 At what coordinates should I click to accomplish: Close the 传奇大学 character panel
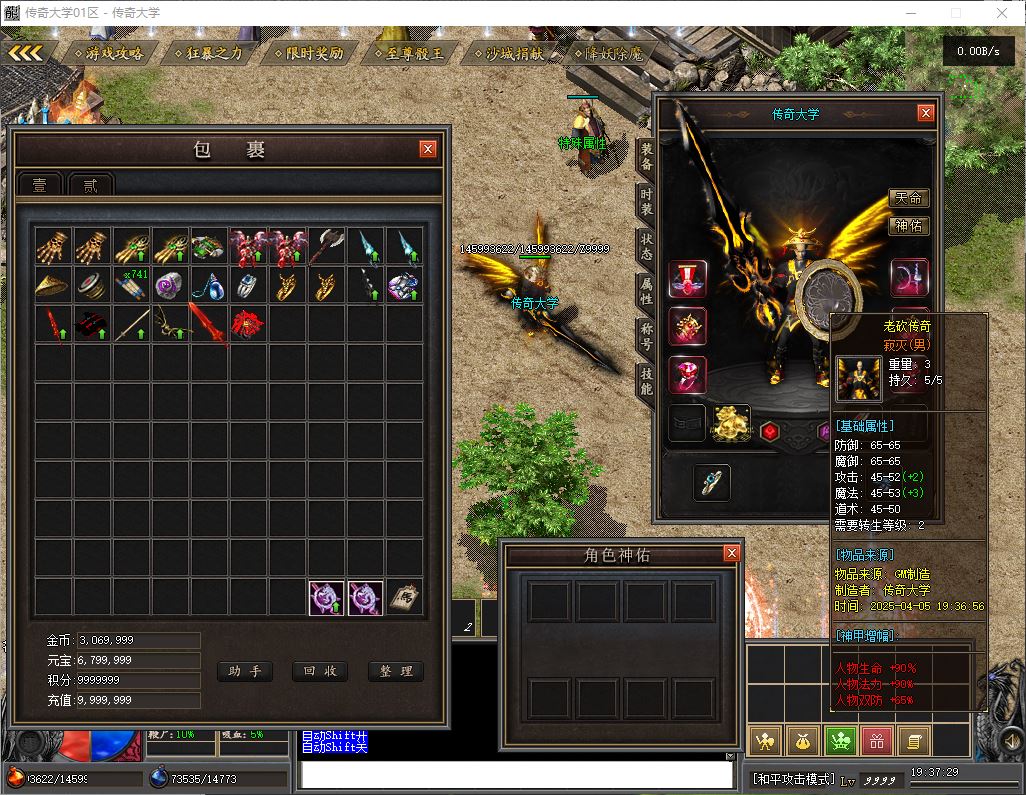coord(926,113)
